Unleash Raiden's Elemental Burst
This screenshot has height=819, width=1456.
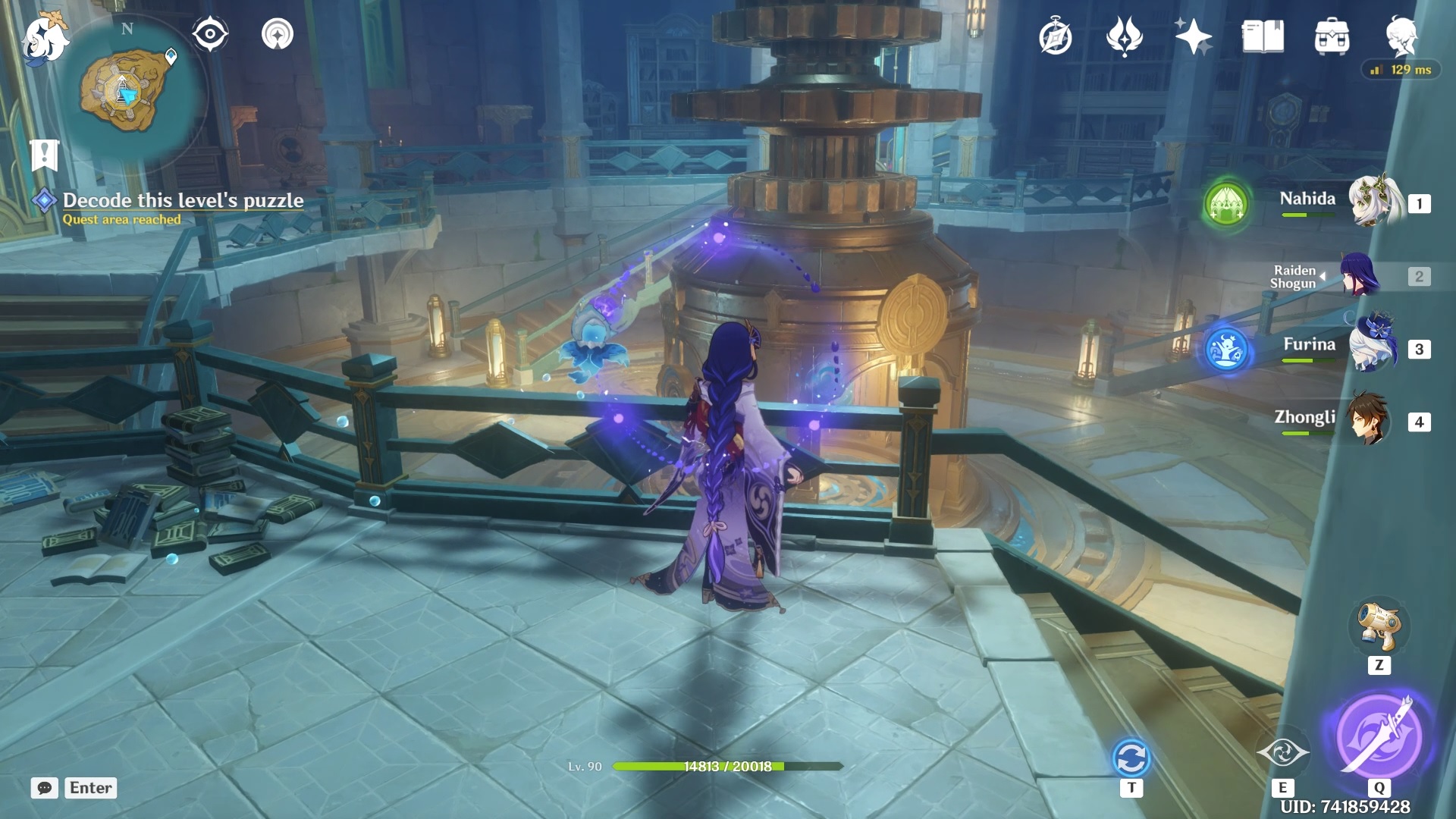tap(1379, 734)
